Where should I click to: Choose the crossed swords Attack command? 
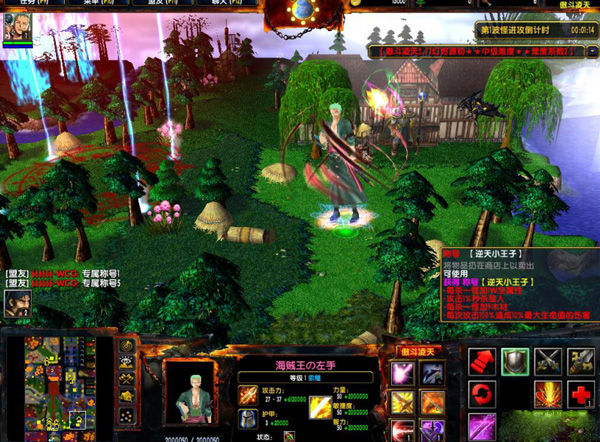point(547,361)
